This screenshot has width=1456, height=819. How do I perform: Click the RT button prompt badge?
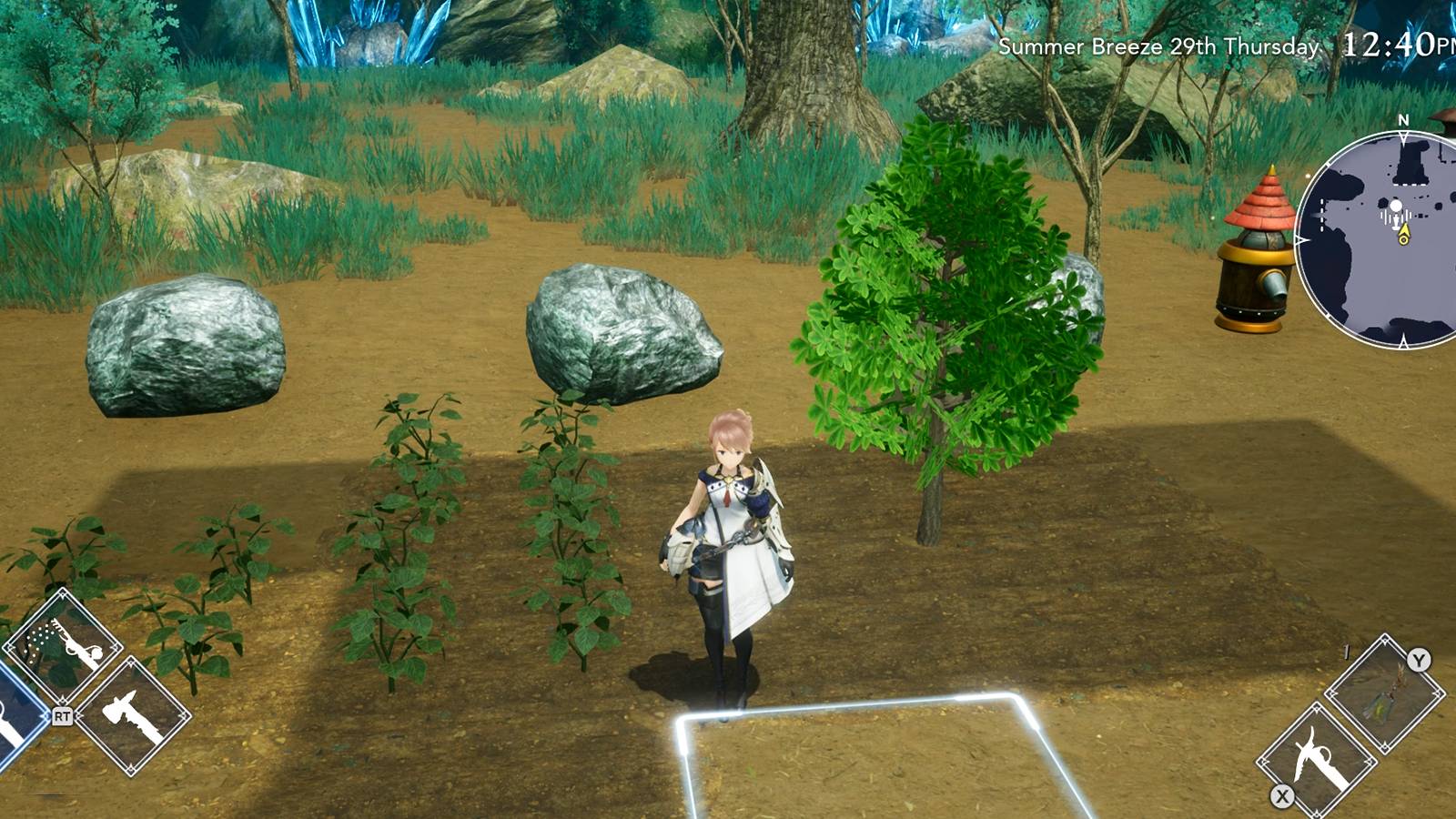coord(63,715)
